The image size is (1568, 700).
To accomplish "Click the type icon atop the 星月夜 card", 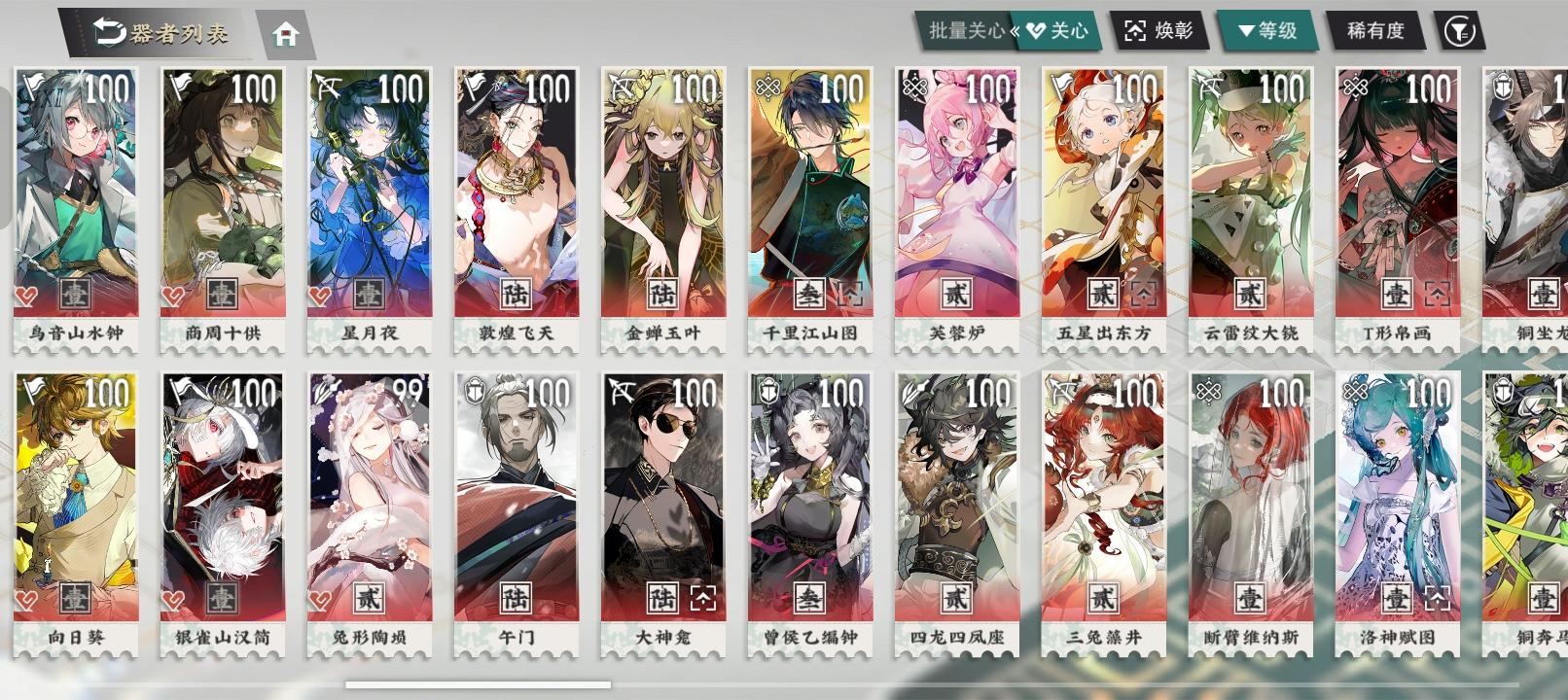I will [327, 87].
